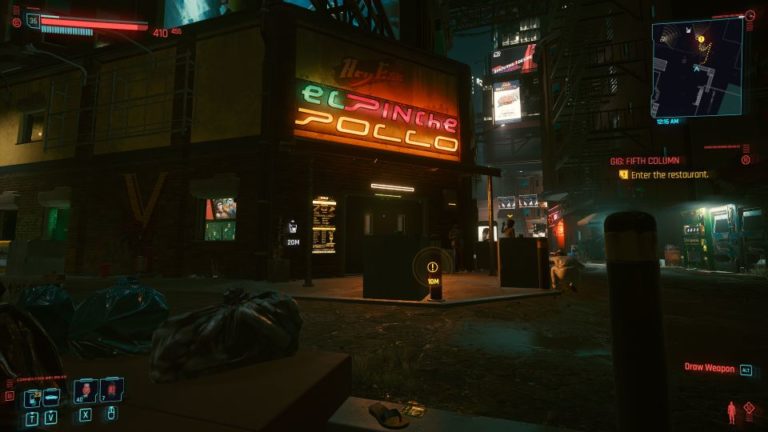The width and height of the screenshot is (768, 432).
Task: Click the character stance indicator icon
Action: pyautogui.click(x=732, y=411)
